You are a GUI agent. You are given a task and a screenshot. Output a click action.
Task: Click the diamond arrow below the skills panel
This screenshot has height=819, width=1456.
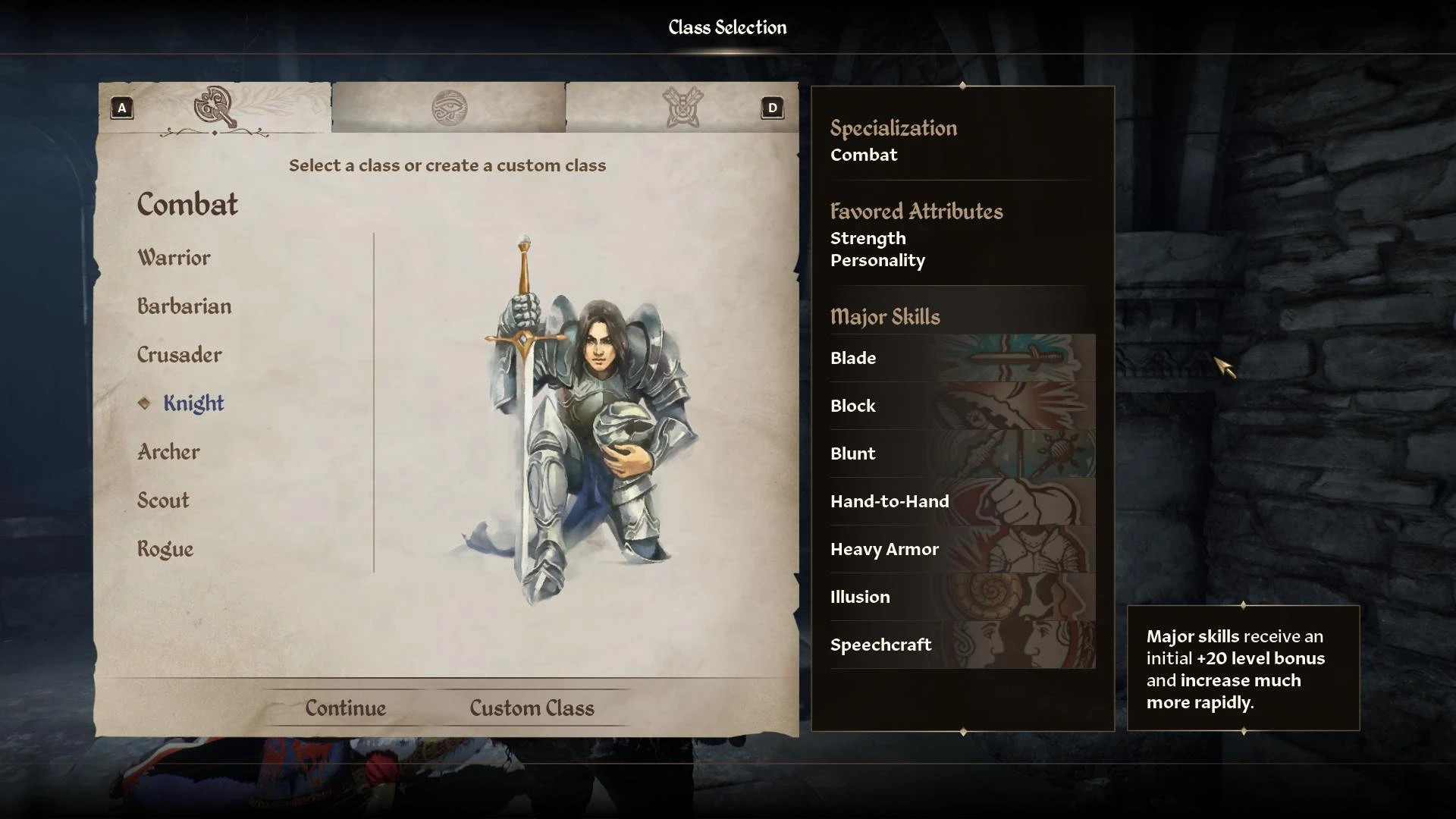point(963,733)
